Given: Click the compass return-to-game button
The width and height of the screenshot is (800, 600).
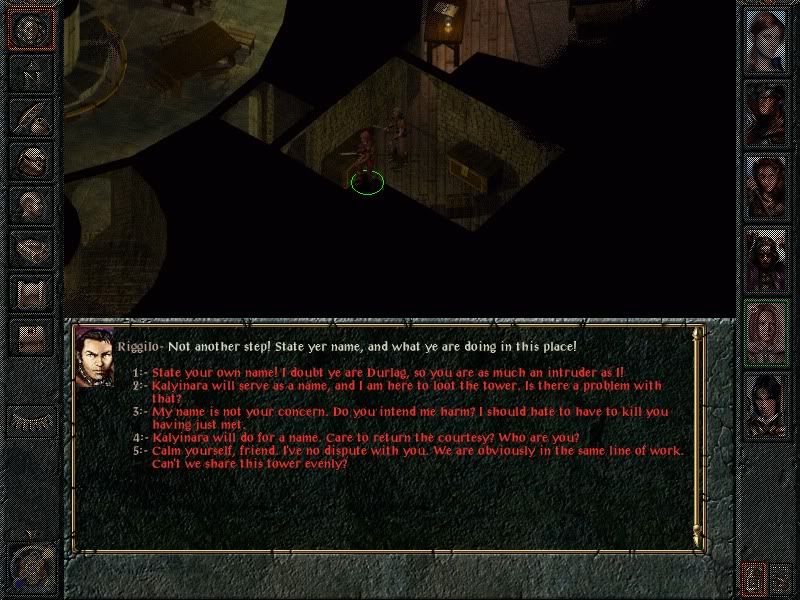Looking at the screenshot, I should click(31, 29).
